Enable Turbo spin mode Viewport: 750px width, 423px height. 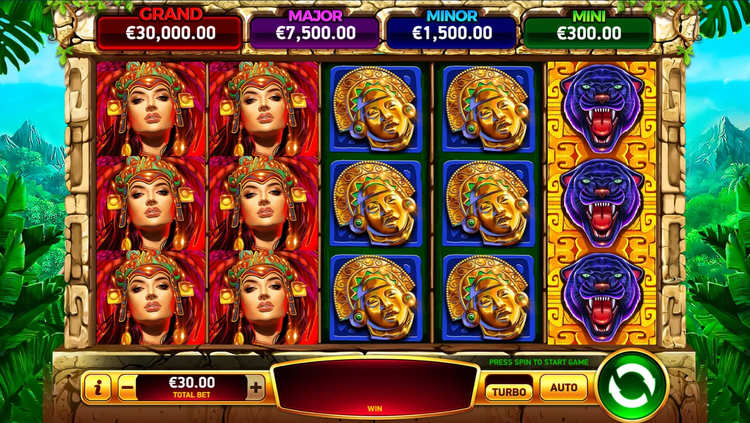coord(509,388)
